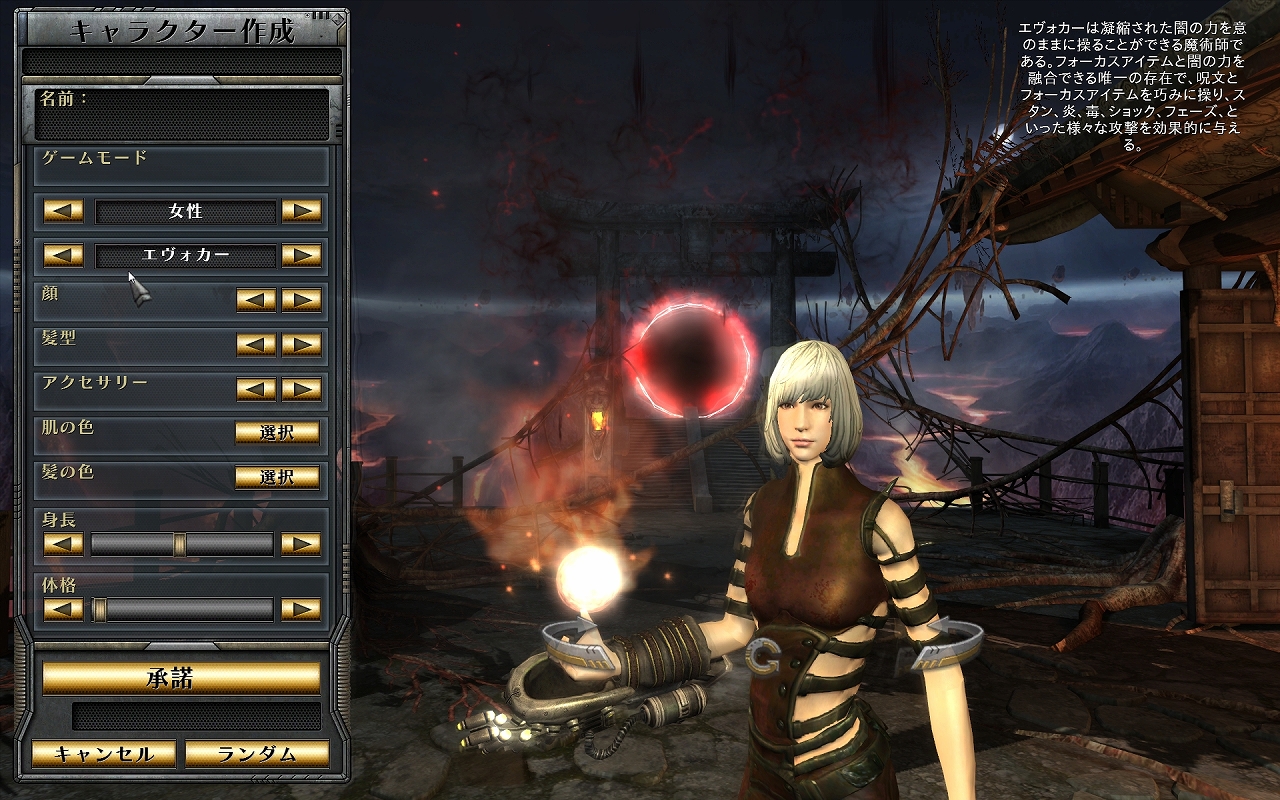Screen dimensions: 1280x800
Task: Switch to next class right of エヴォカー
Action: tap(301, 255)
